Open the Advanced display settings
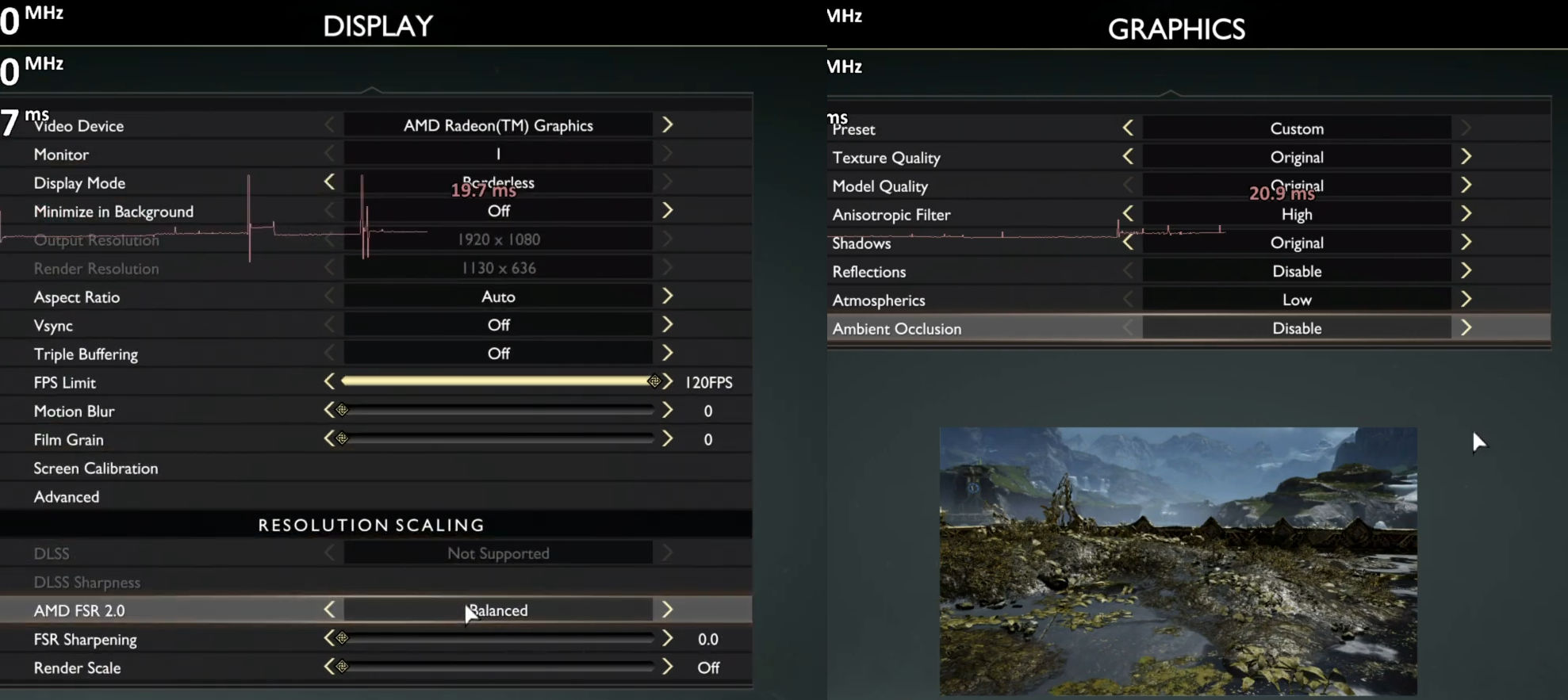Viewport: 1568px width, 700px height. 67,497
